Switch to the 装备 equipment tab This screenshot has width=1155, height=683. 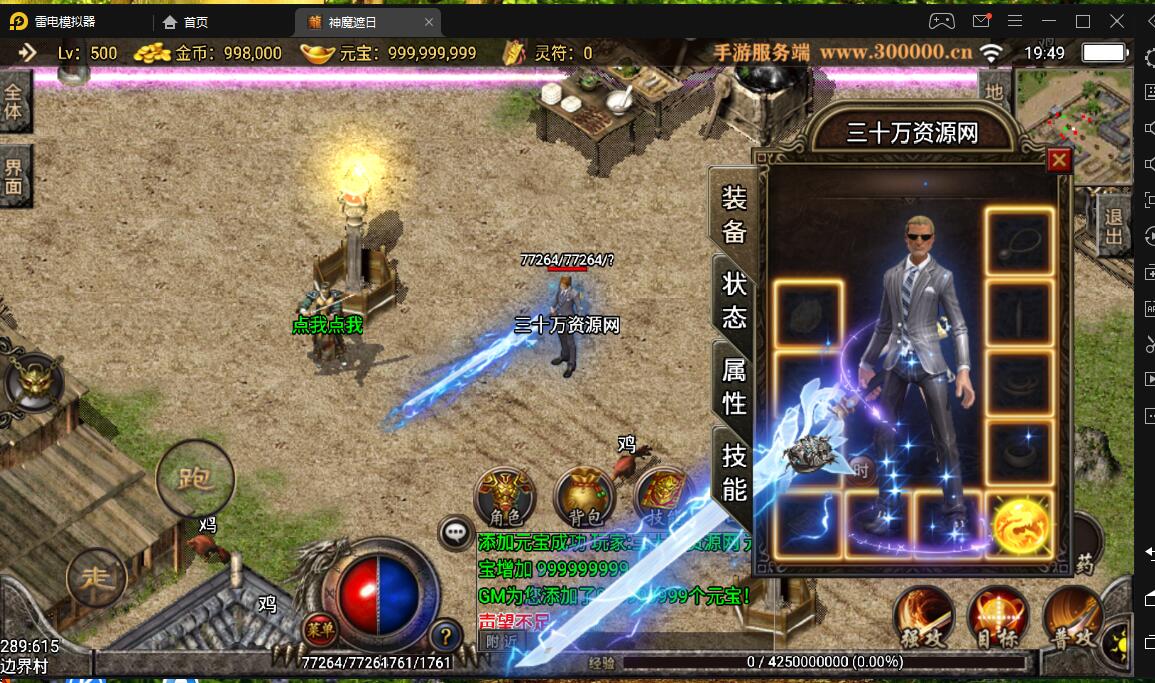pos(734,215)
